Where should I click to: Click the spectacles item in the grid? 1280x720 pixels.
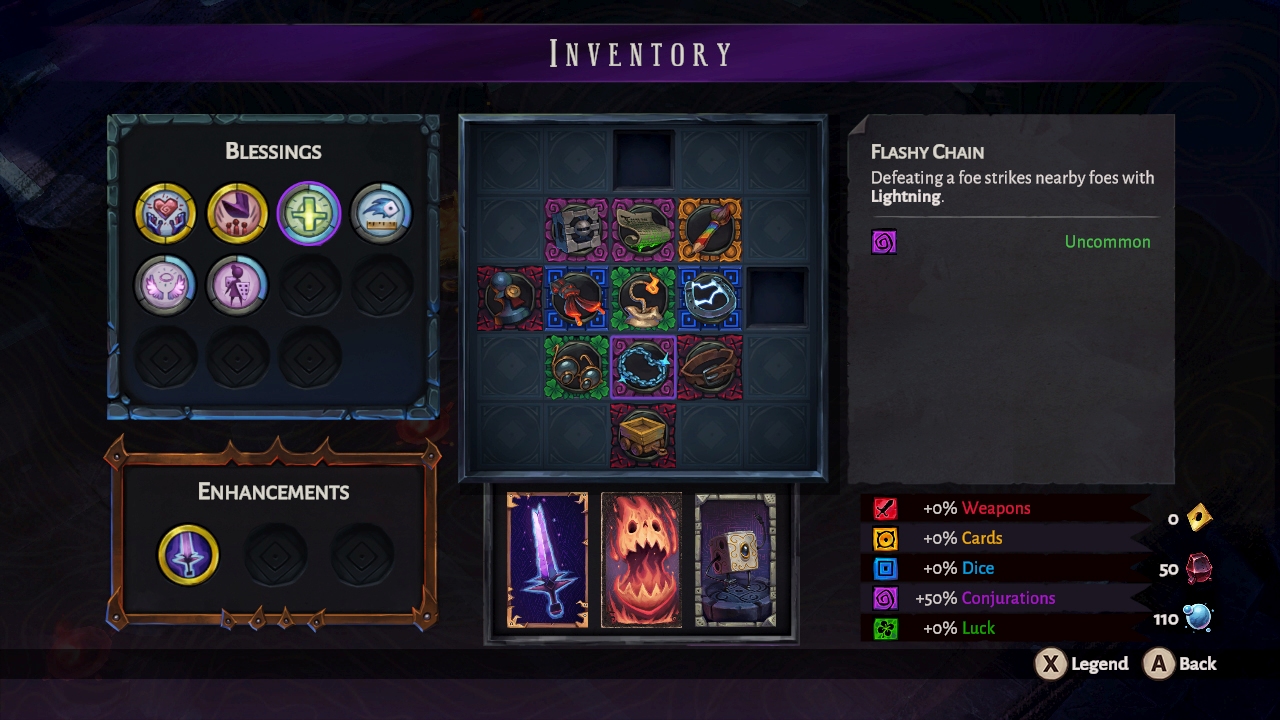click(x=577, y=366)
